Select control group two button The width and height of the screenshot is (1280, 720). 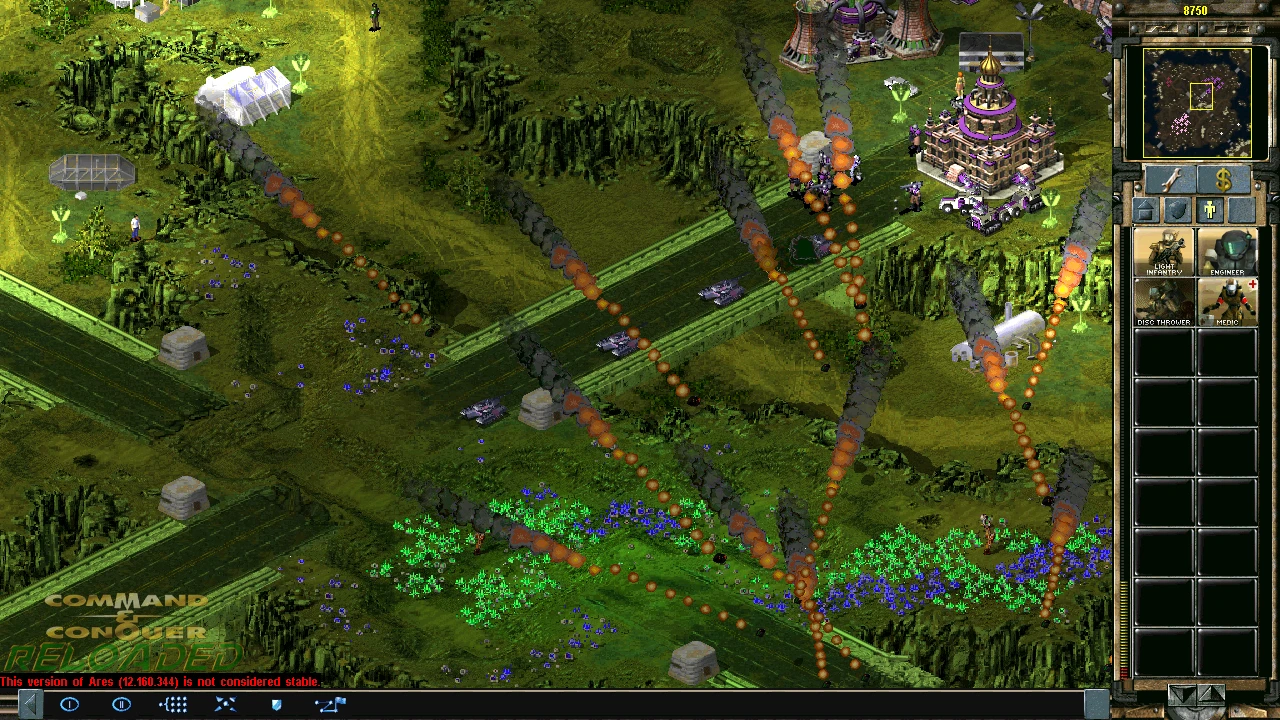pyautogui.click(x=122, y=705)
